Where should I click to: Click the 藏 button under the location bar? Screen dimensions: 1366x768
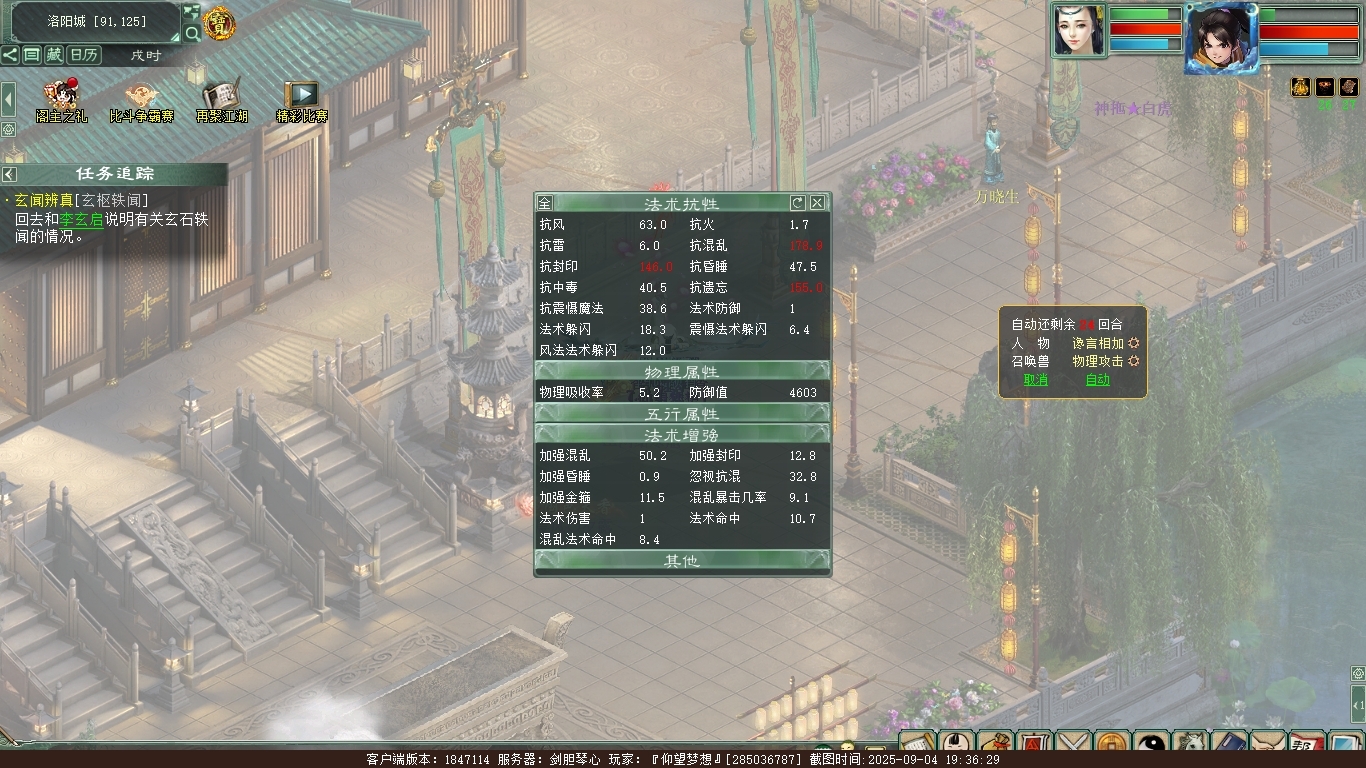tap(54, 55)
